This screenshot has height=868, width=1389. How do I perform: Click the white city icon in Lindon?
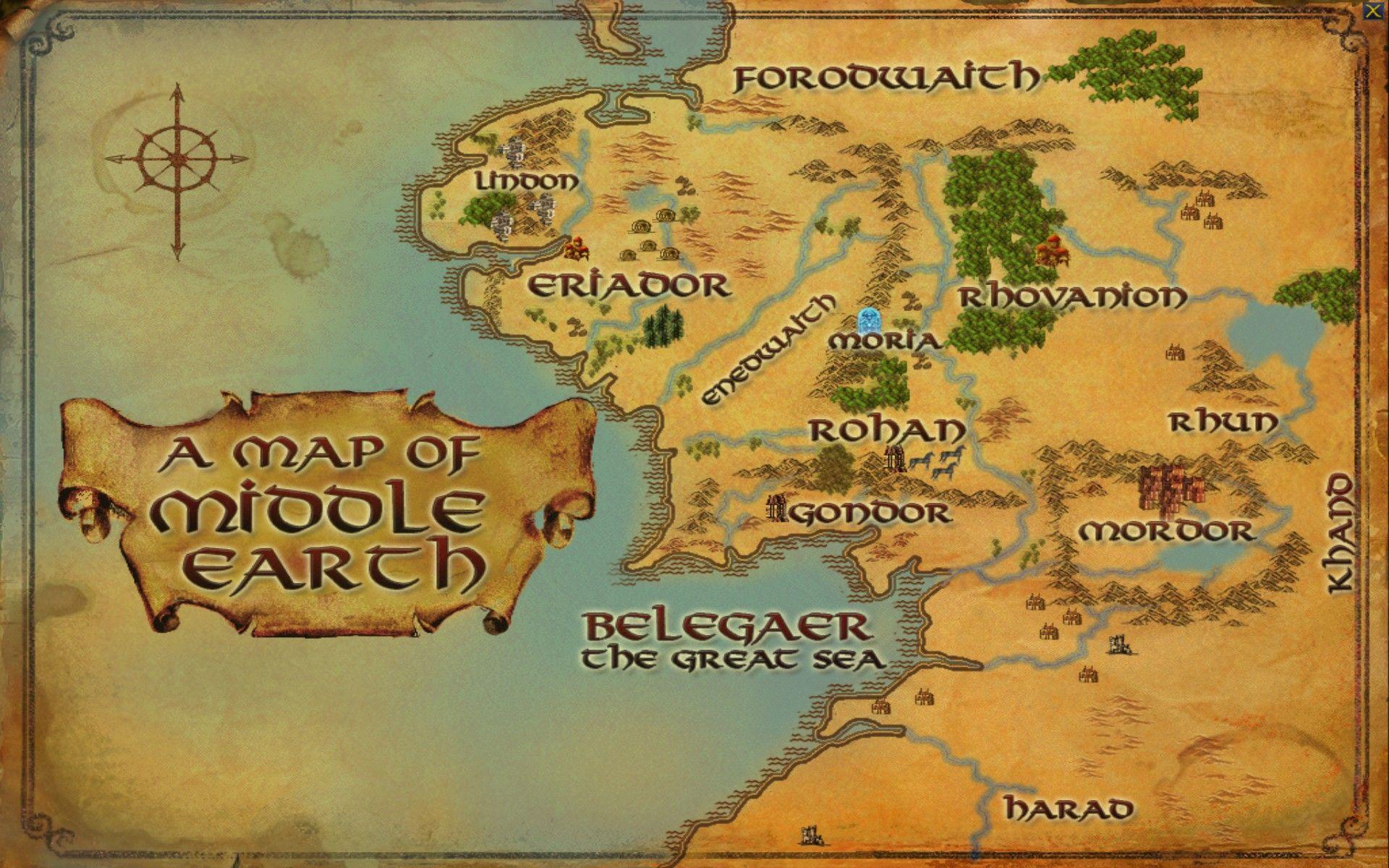tap(515, 150)
